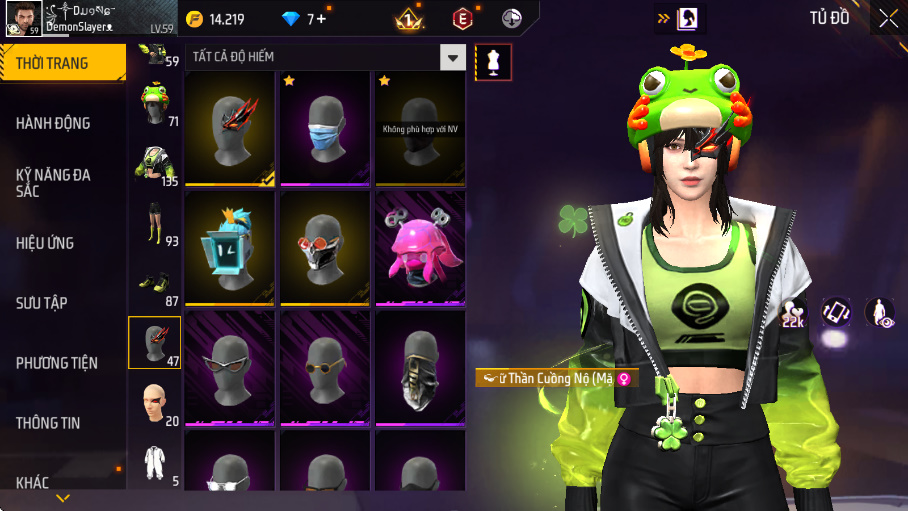Close the wardrobe with the X button
Image resolution: width=908 pixels, height=511 pixels.
(x=888, y=18)
